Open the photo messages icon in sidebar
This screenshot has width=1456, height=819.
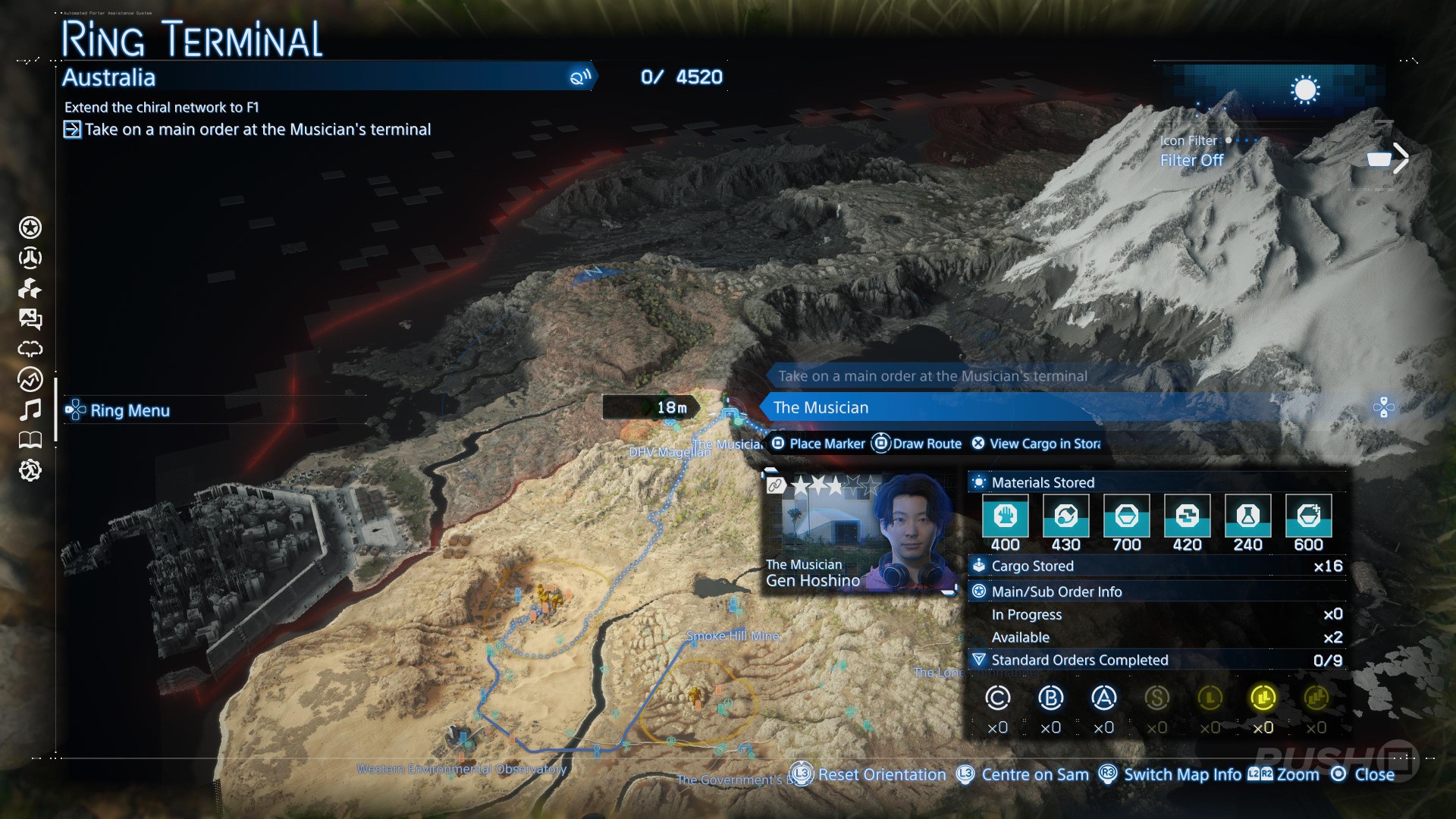pyautogui.click(x=30, y=319)
